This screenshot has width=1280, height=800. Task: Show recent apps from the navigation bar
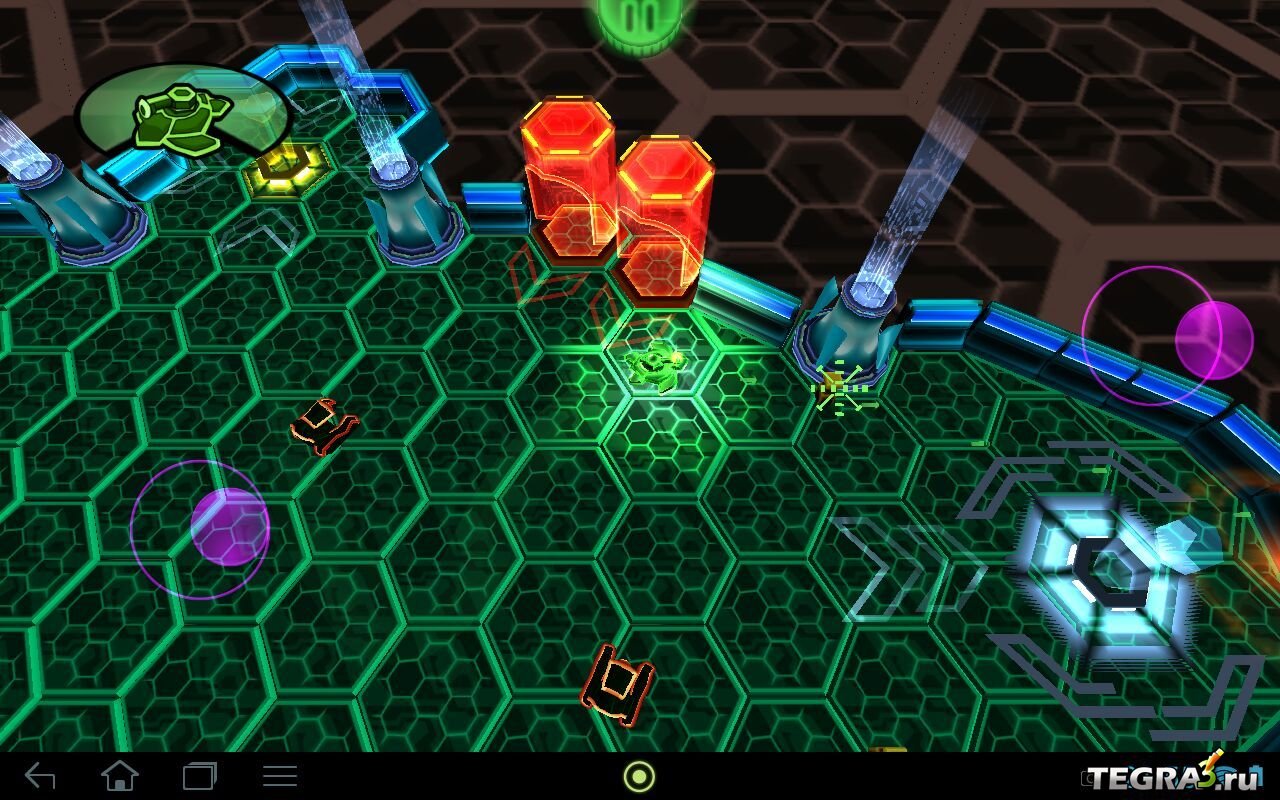coord(200,776)
